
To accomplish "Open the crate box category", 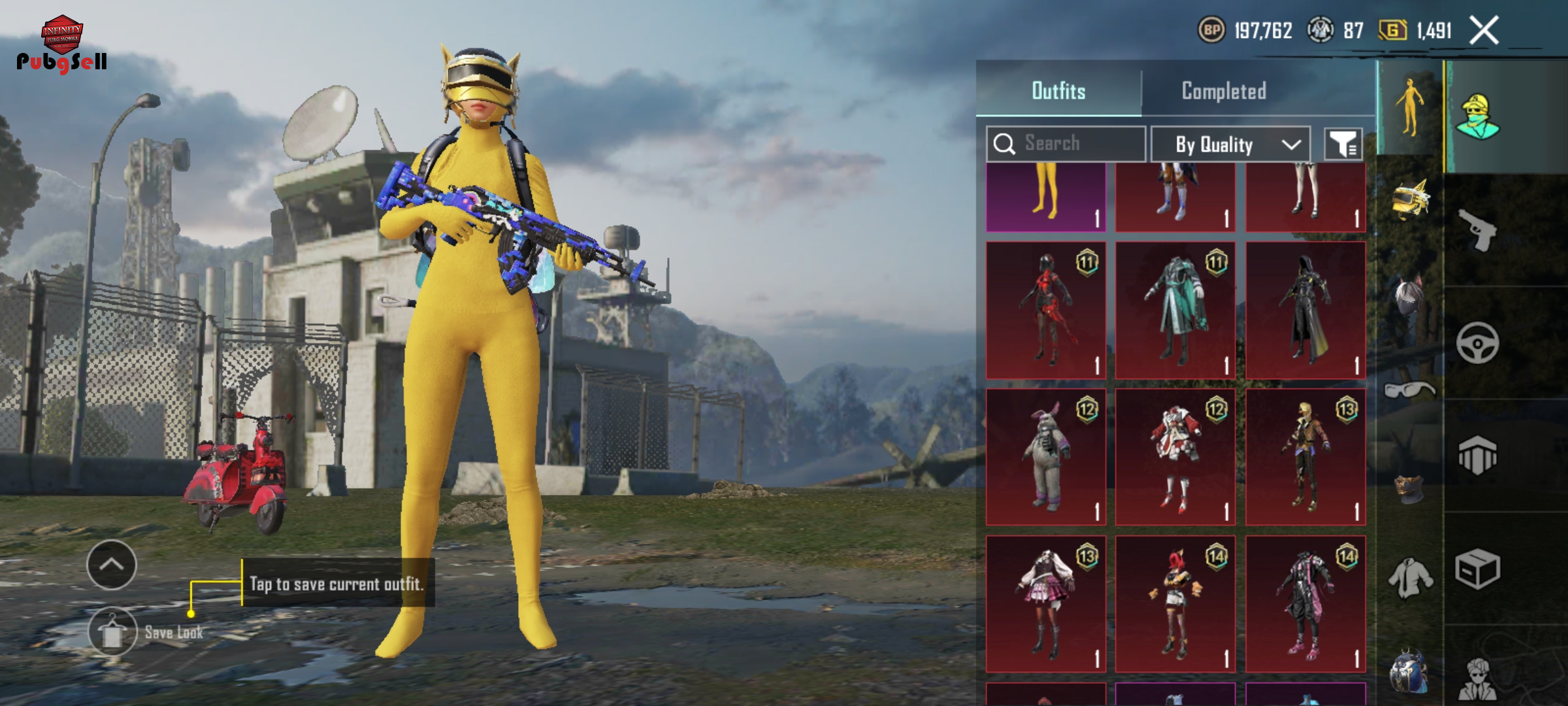I will point(1478,569).
